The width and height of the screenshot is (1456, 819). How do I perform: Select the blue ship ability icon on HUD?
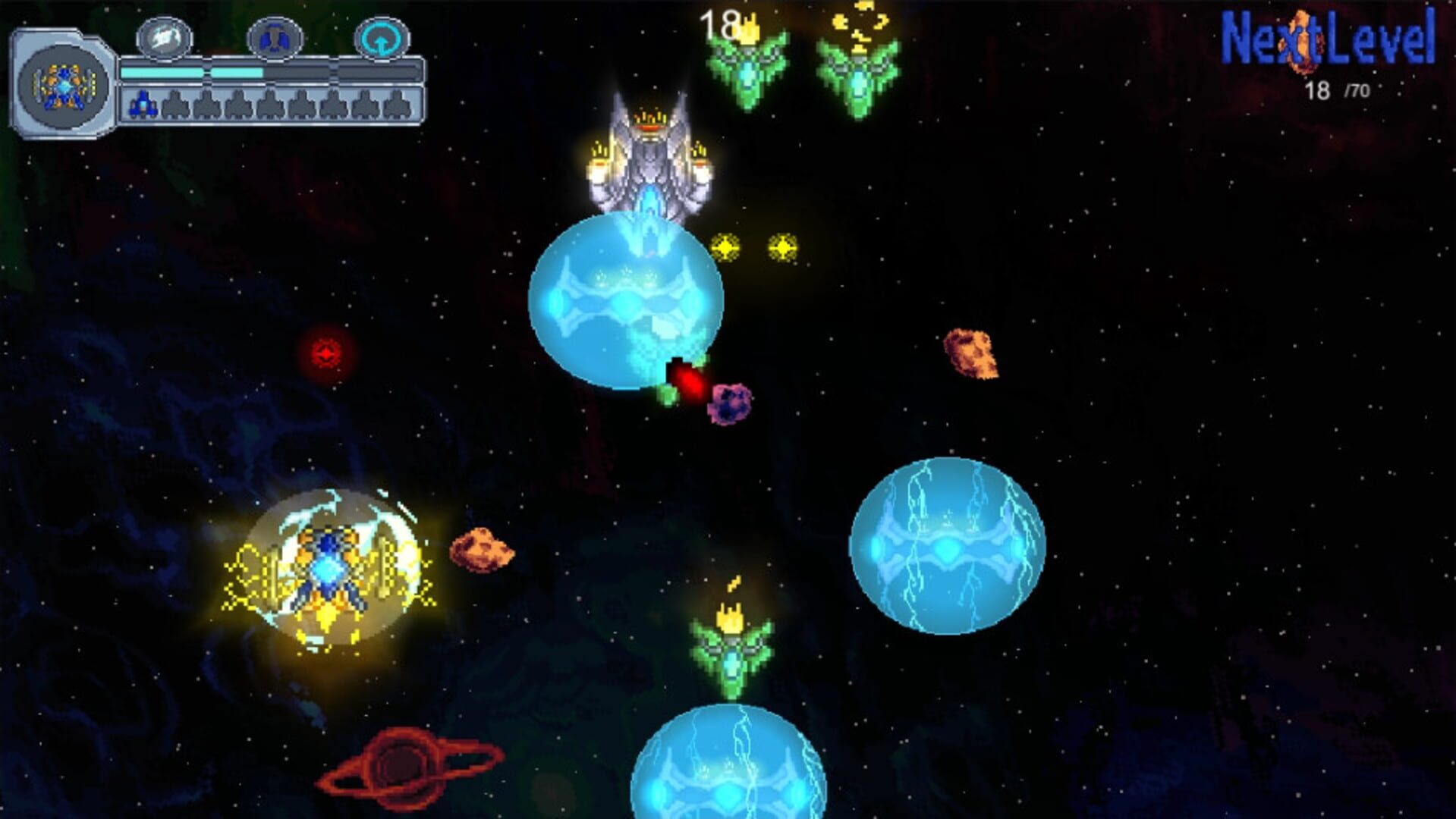(x=275, y=38)
